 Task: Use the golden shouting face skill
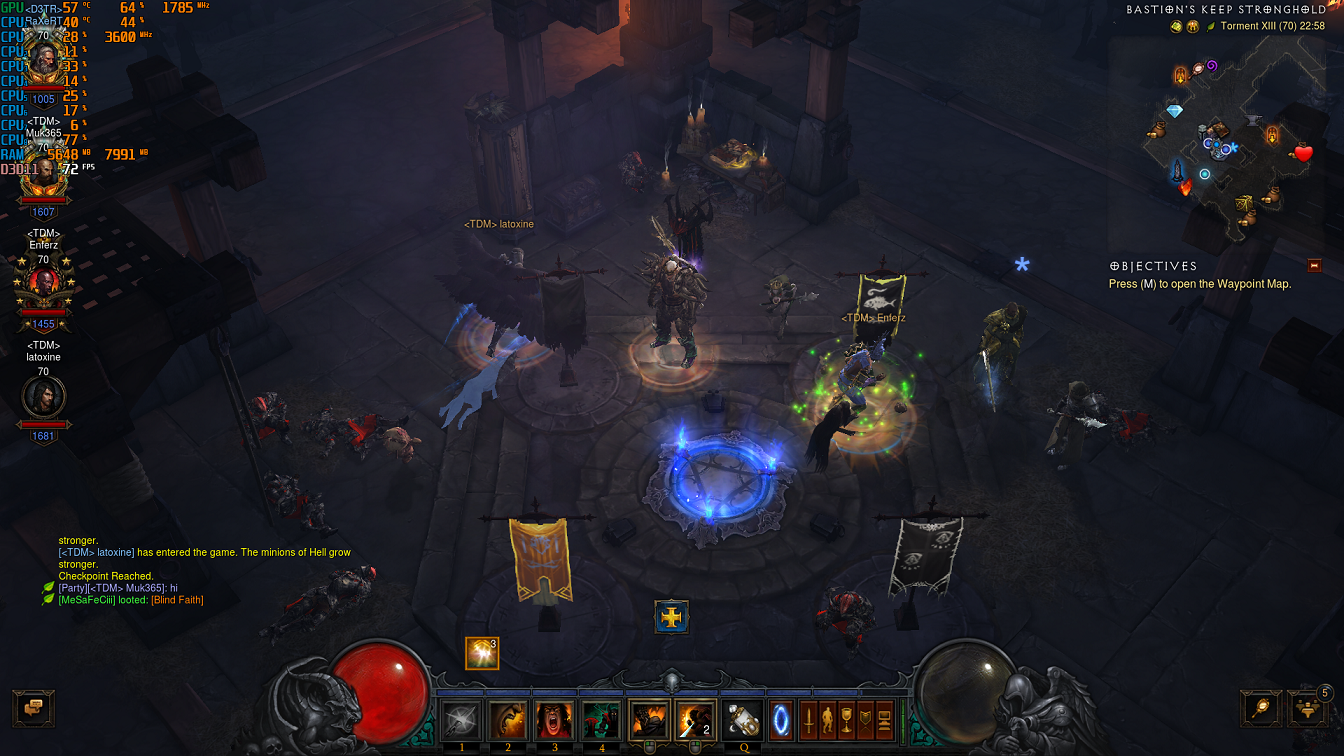508,721
